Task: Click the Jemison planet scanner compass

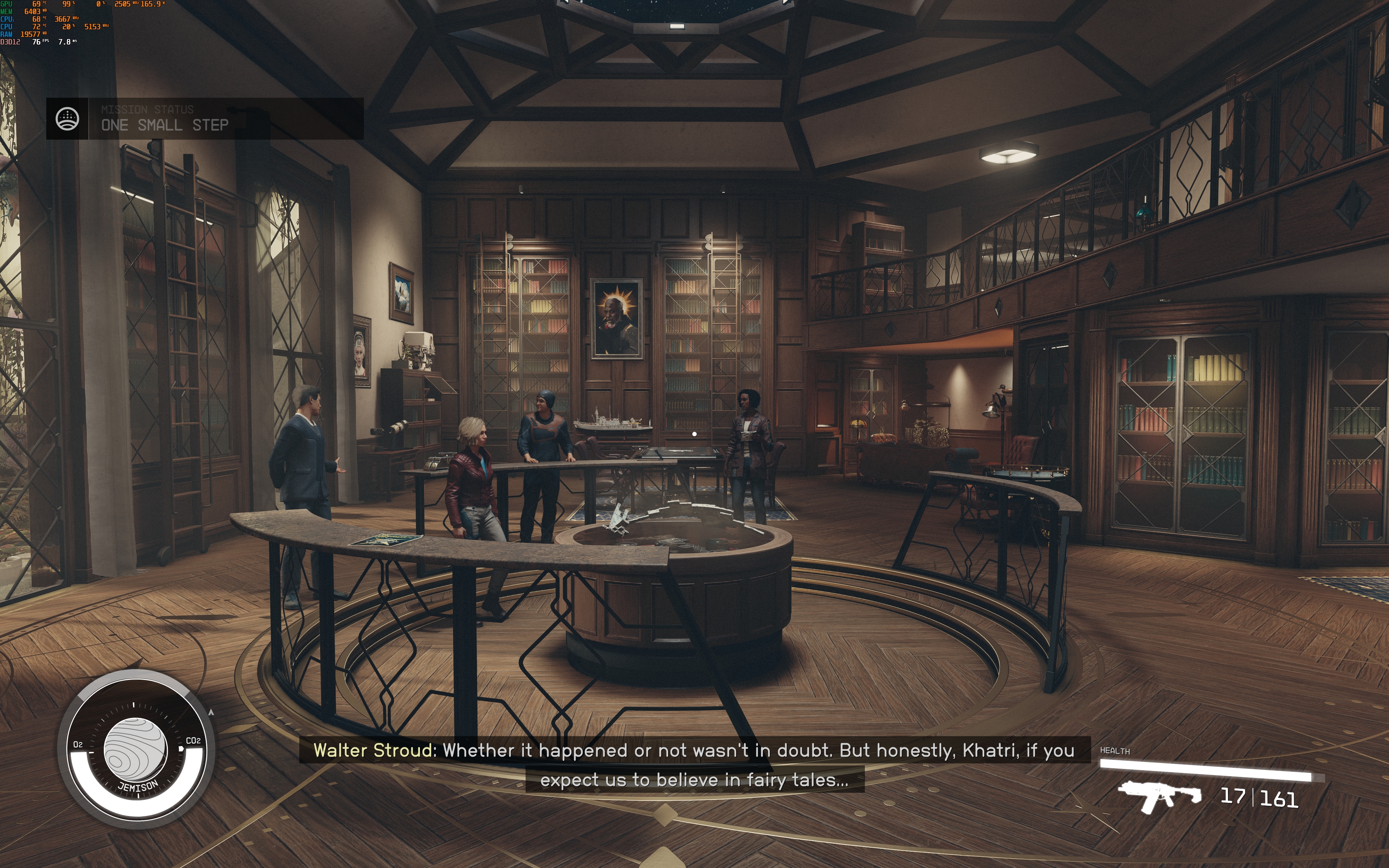Action: (x=136, y=749)
